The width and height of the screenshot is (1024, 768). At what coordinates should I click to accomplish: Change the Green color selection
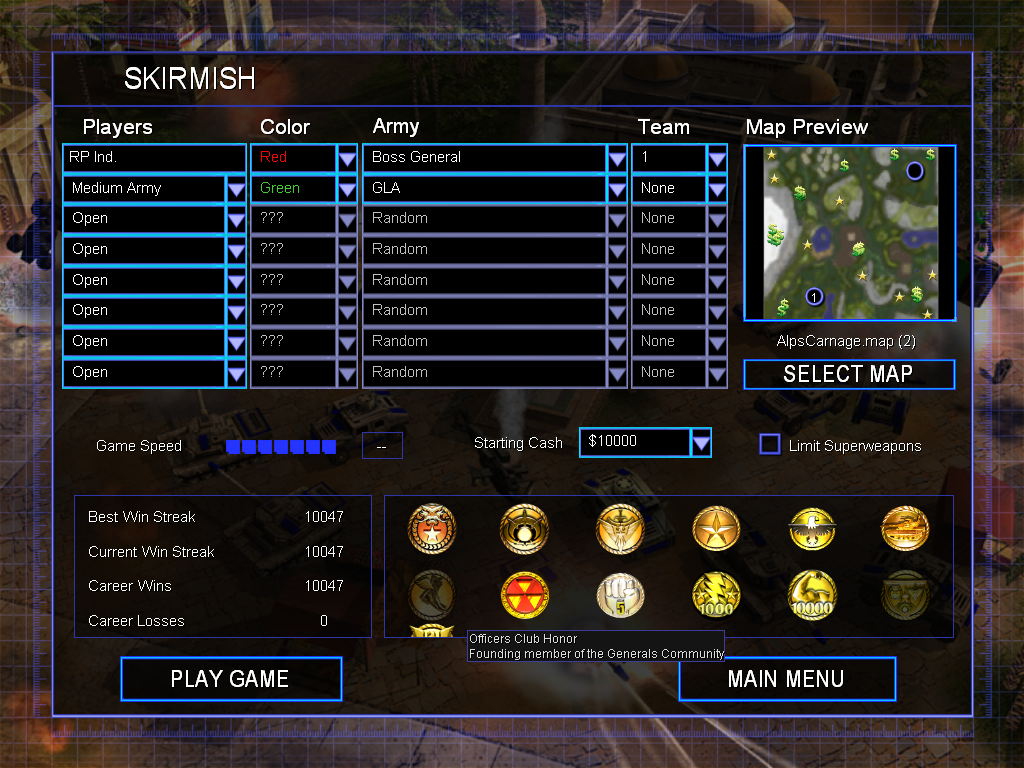pyautogui.click(x=347, y=188)
